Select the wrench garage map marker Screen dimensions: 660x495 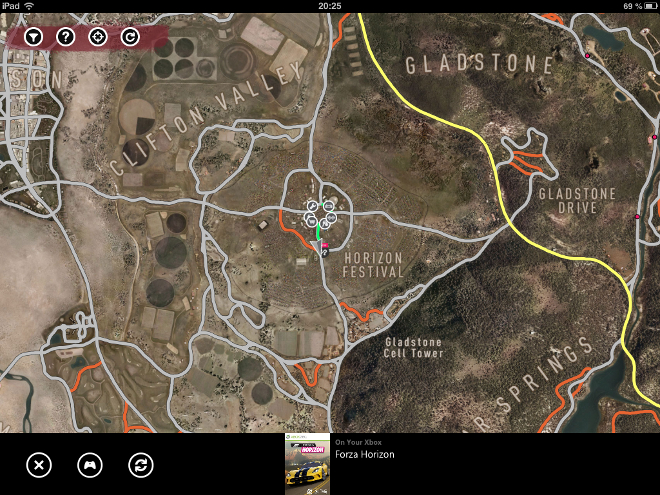312,206
